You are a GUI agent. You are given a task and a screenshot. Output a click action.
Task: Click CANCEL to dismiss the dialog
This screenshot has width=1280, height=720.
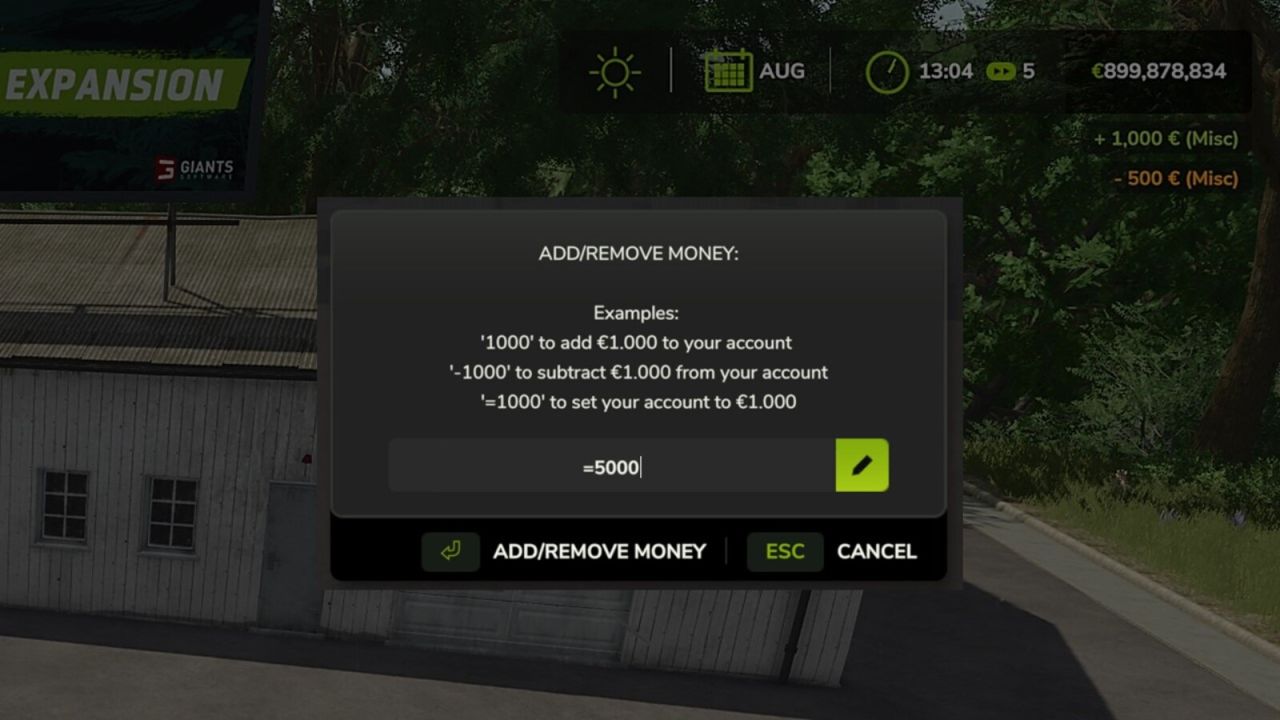(x=876, y=551)
